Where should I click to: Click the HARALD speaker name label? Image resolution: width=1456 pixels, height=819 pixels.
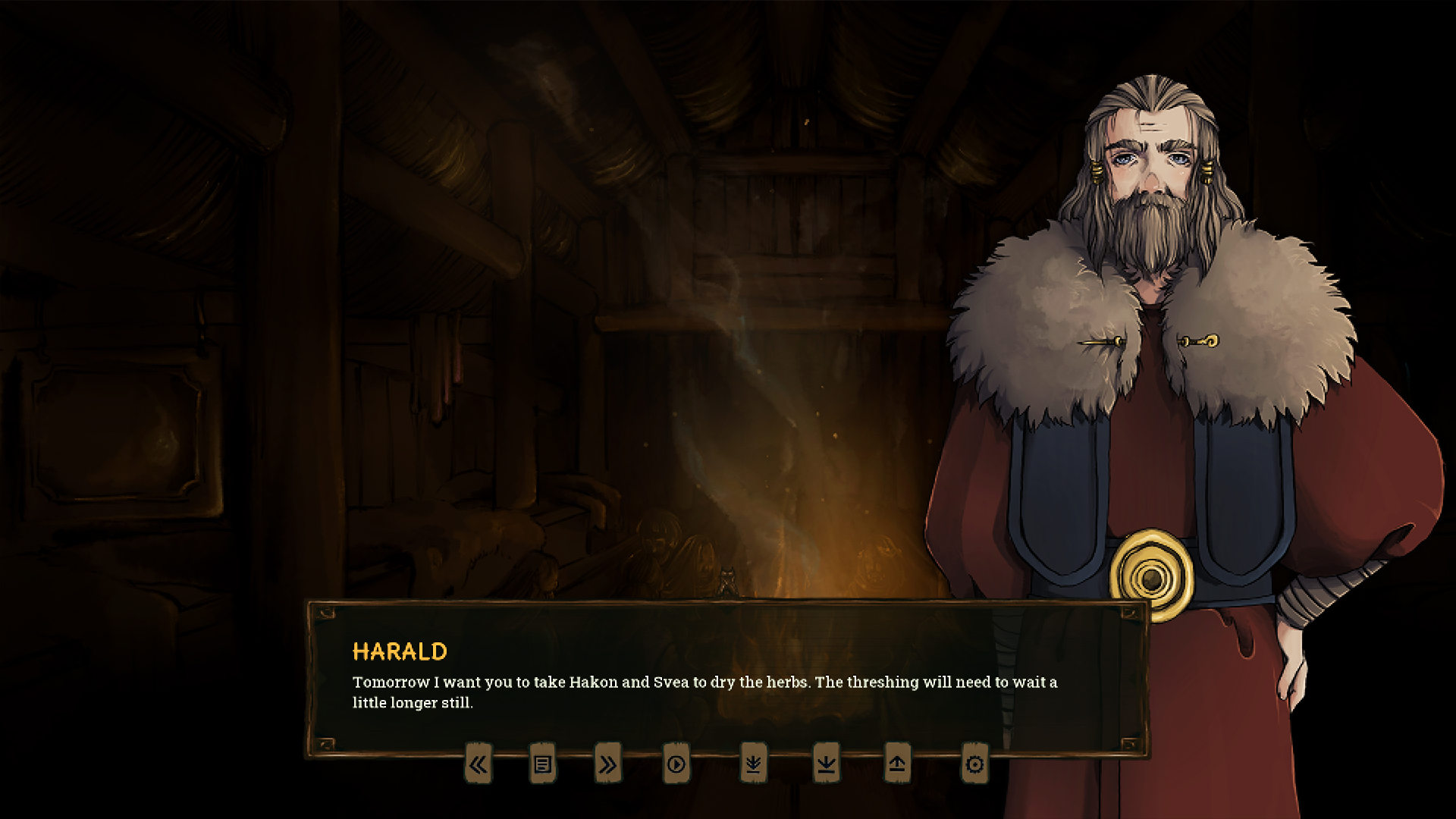point(400,652)
